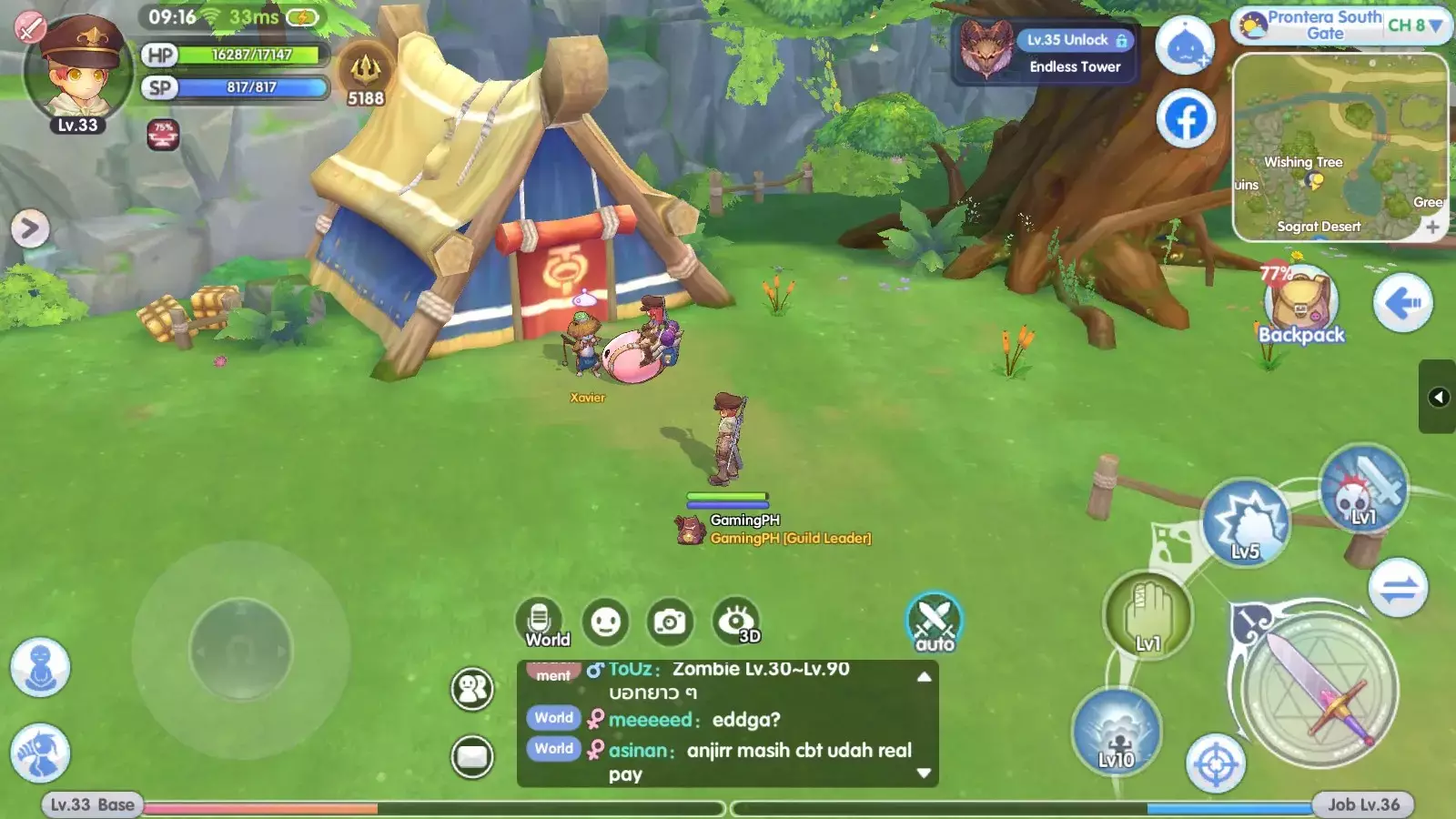1456x819 pixels.
Task: Open the Backpack
Action: coord(1299,300)
